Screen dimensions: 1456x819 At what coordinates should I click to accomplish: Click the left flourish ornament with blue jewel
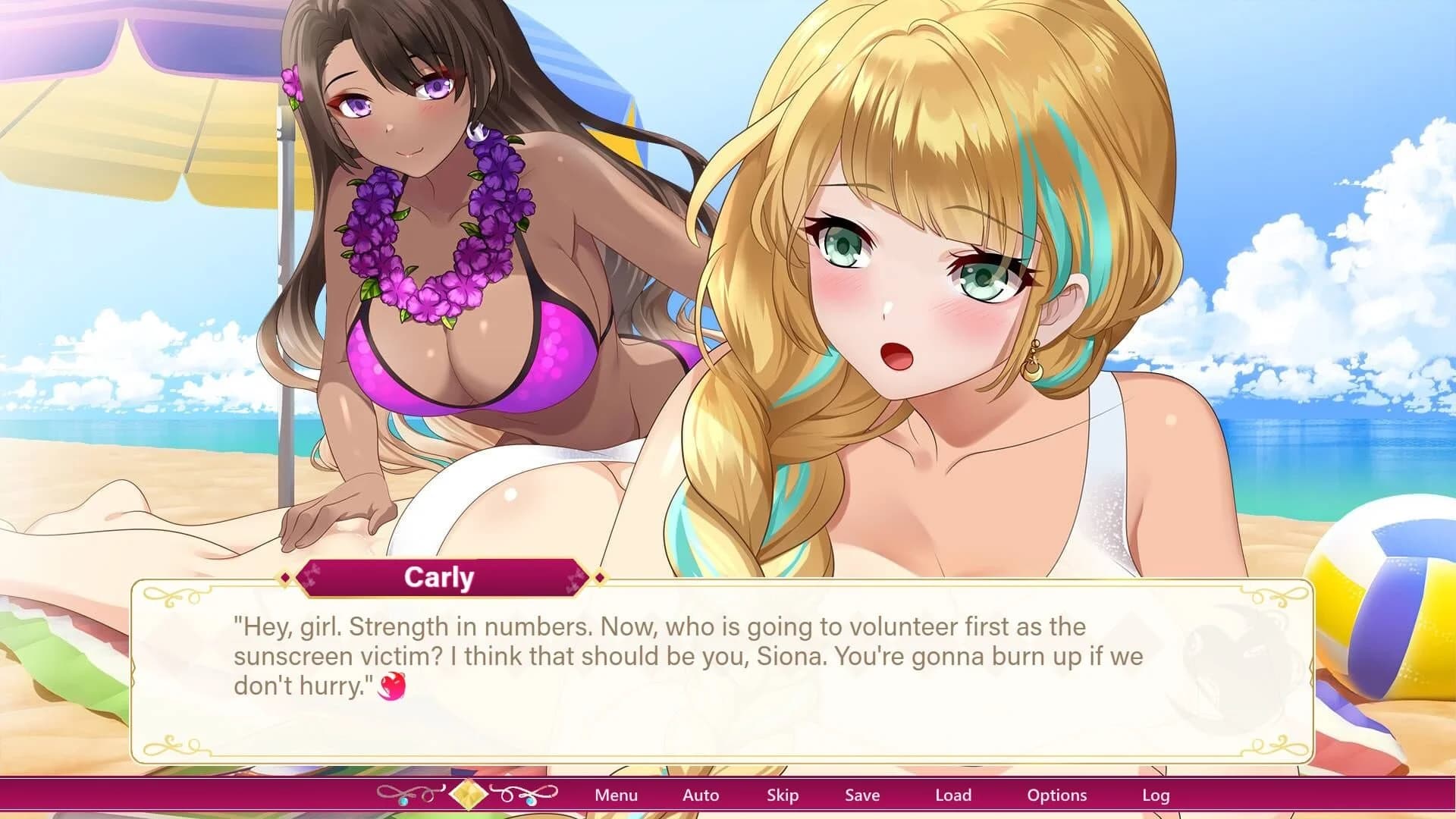click(x=405, y=793)
